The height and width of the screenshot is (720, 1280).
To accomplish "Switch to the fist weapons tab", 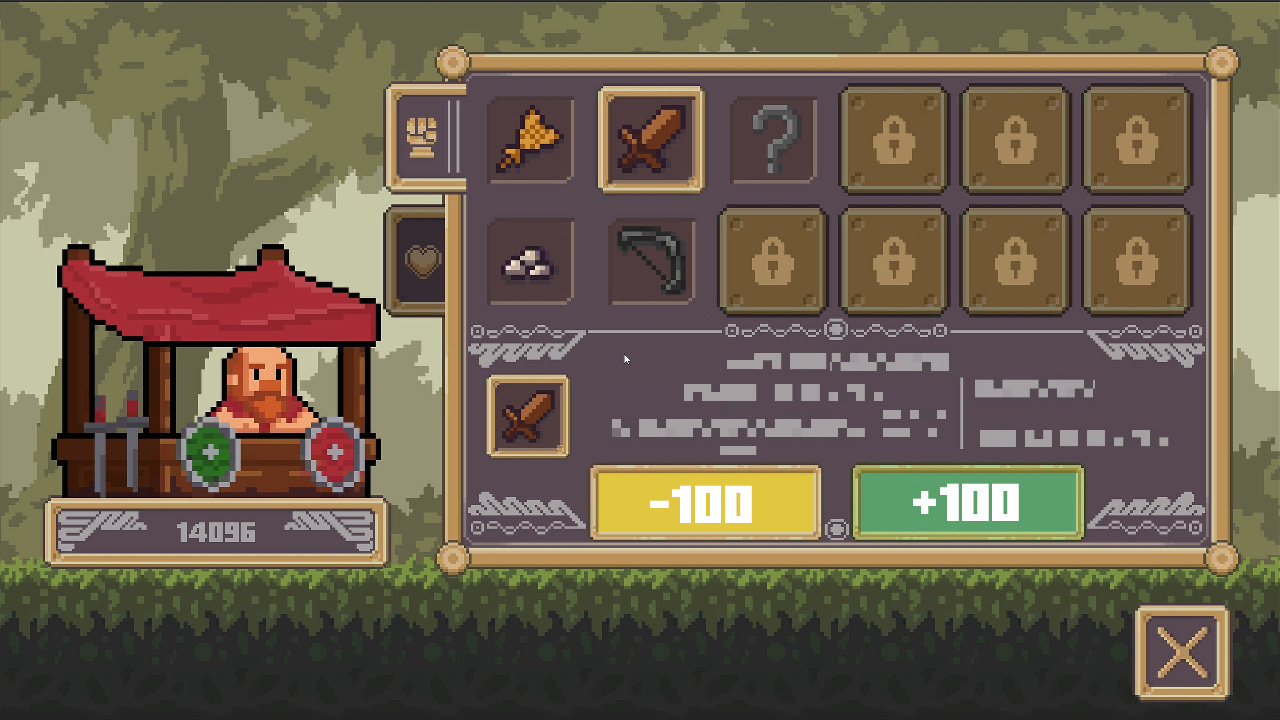I will 424,137.
